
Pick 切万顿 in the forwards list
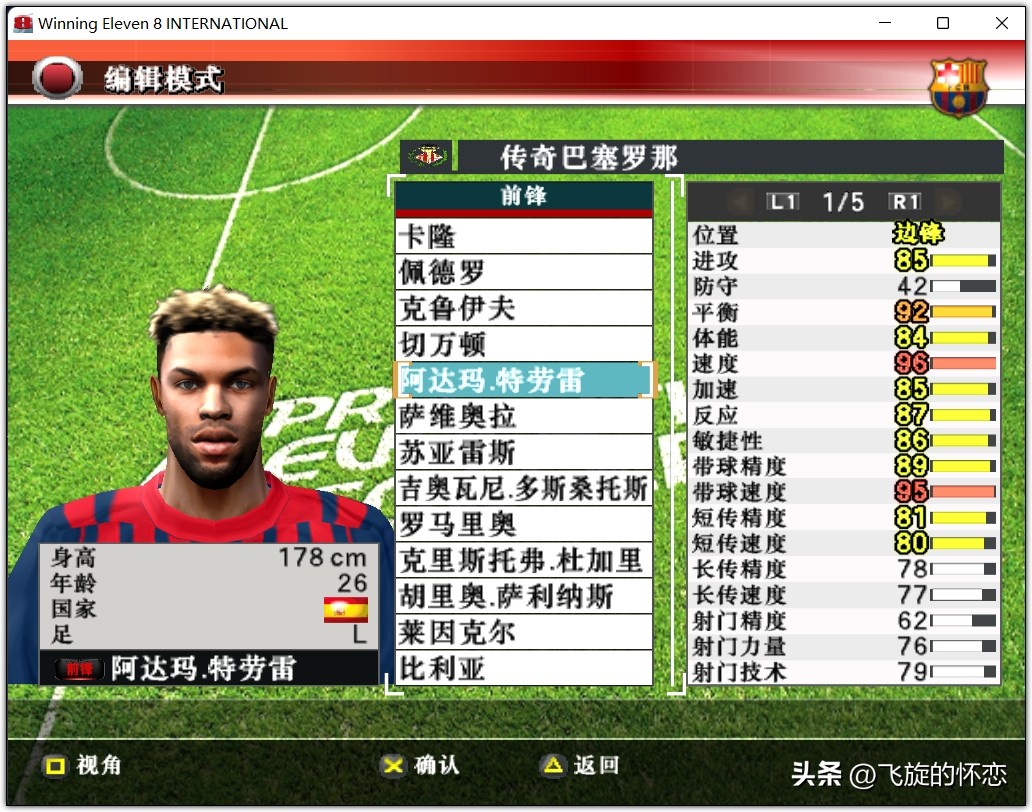523,344
